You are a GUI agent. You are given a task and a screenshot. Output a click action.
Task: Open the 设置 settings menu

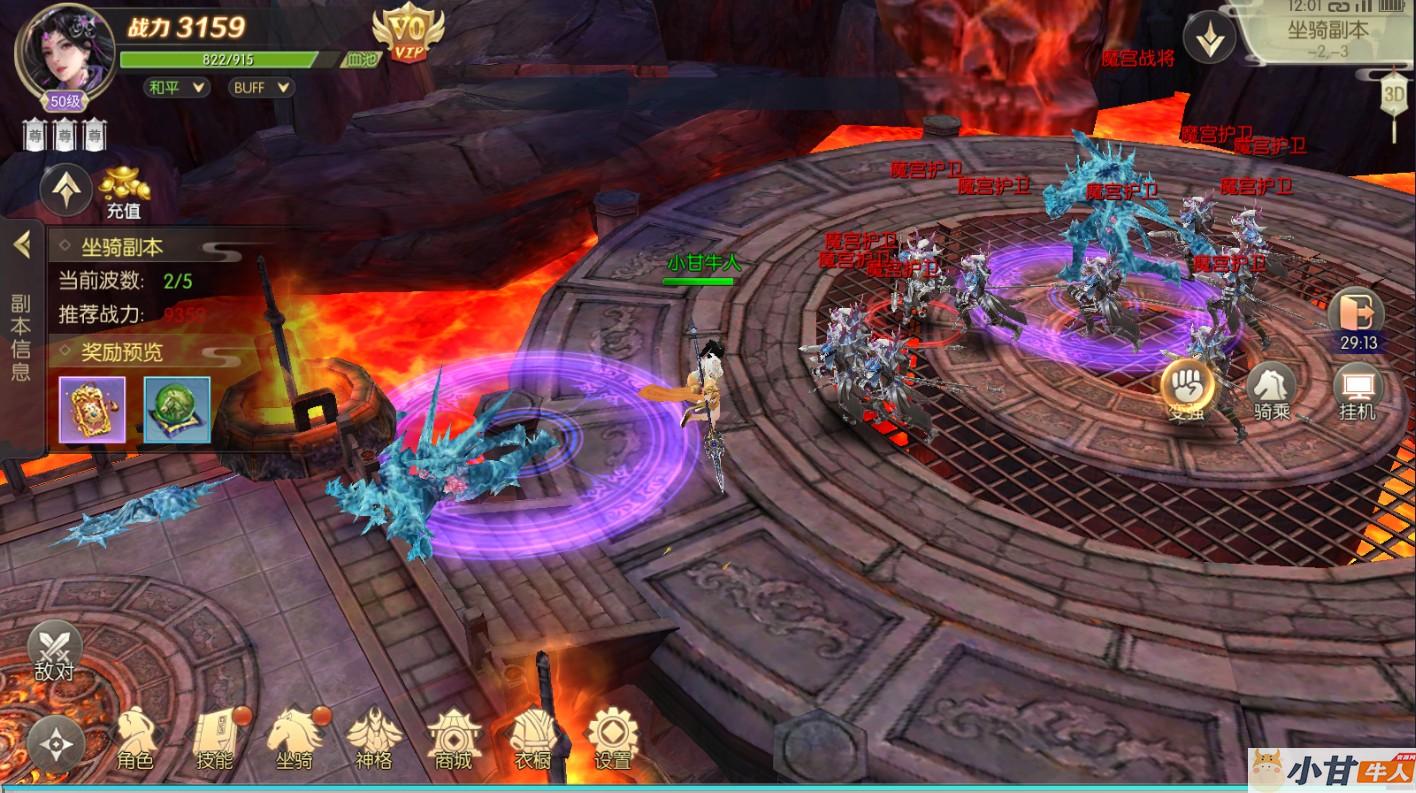coord(612,741)
